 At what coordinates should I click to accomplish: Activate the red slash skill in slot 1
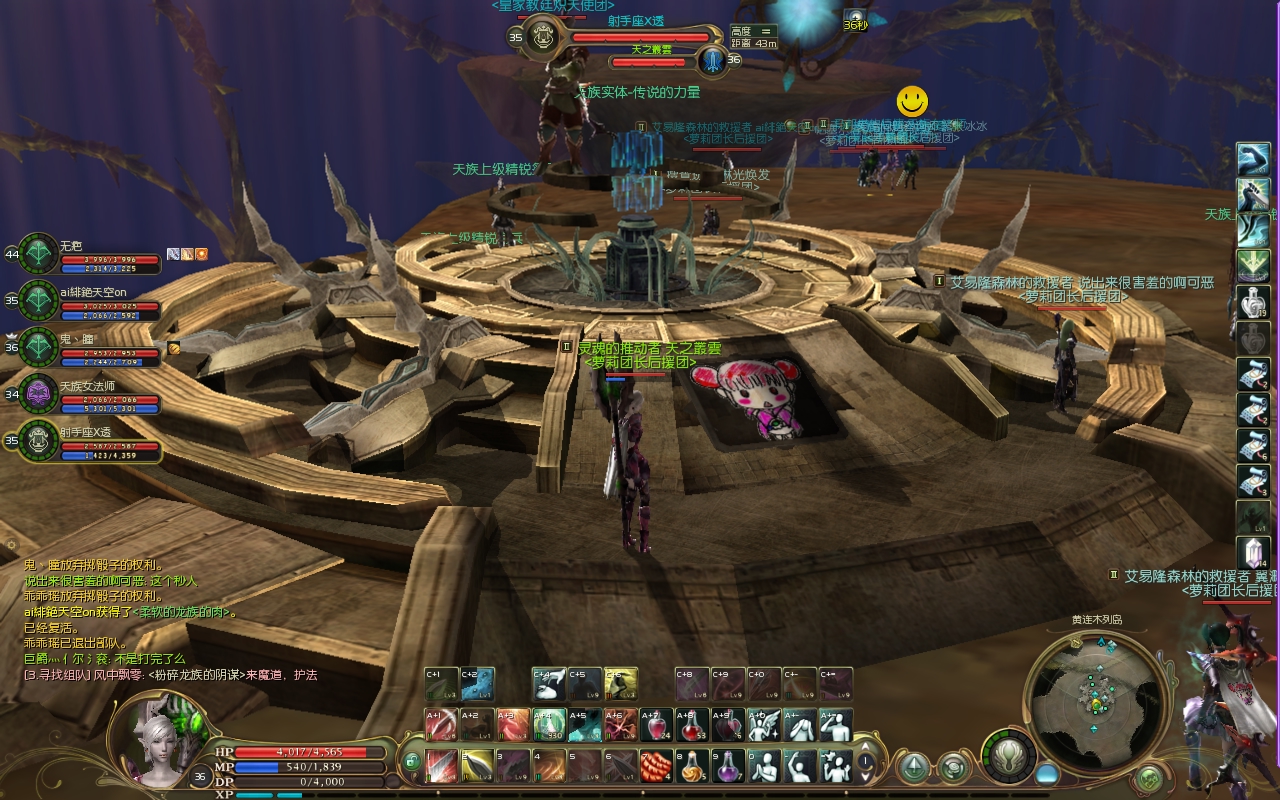(x=442, y=766)
